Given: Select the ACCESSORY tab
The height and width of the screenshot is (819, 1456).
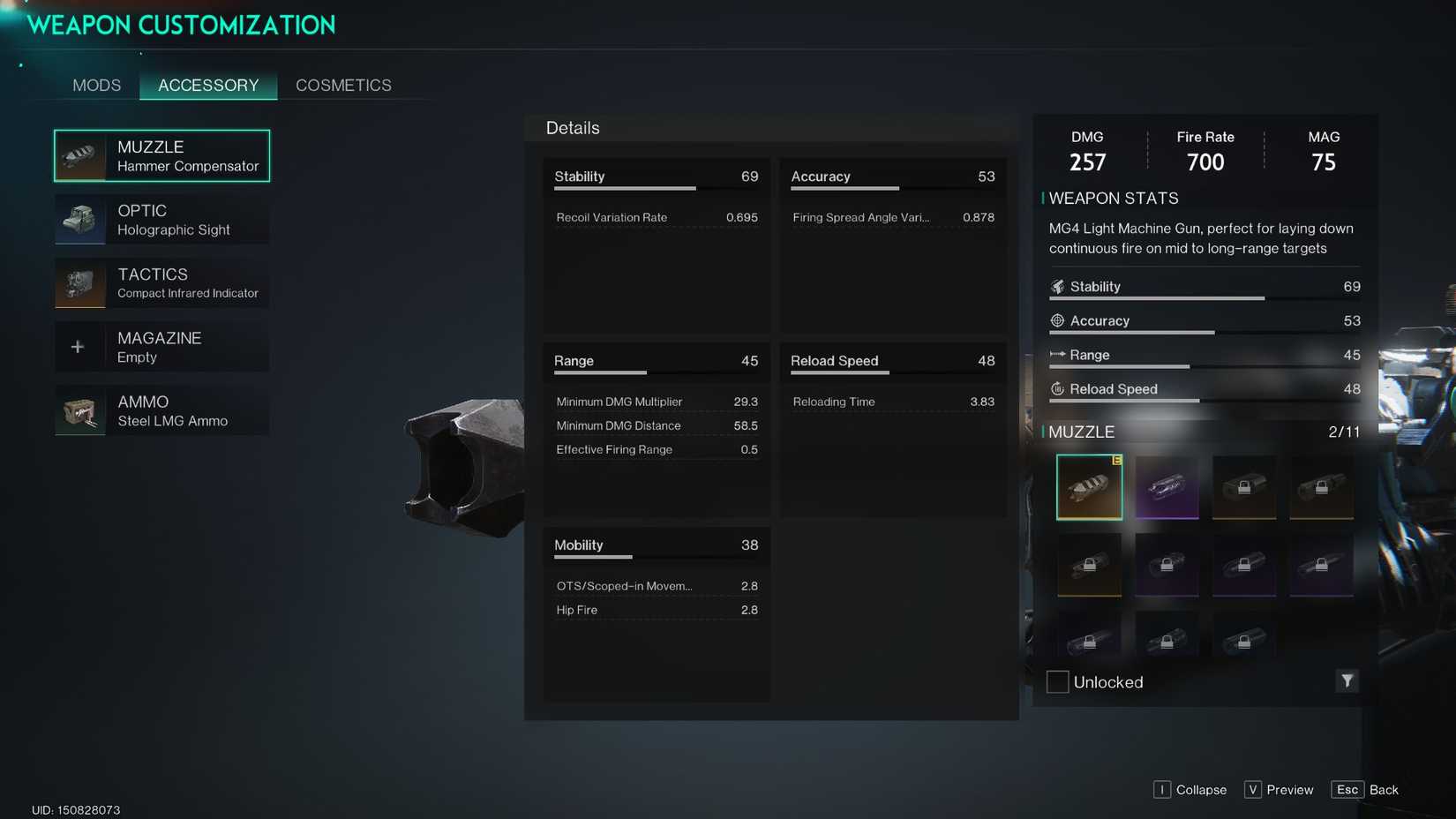Looking at the screenshot, I should point(208,85).
